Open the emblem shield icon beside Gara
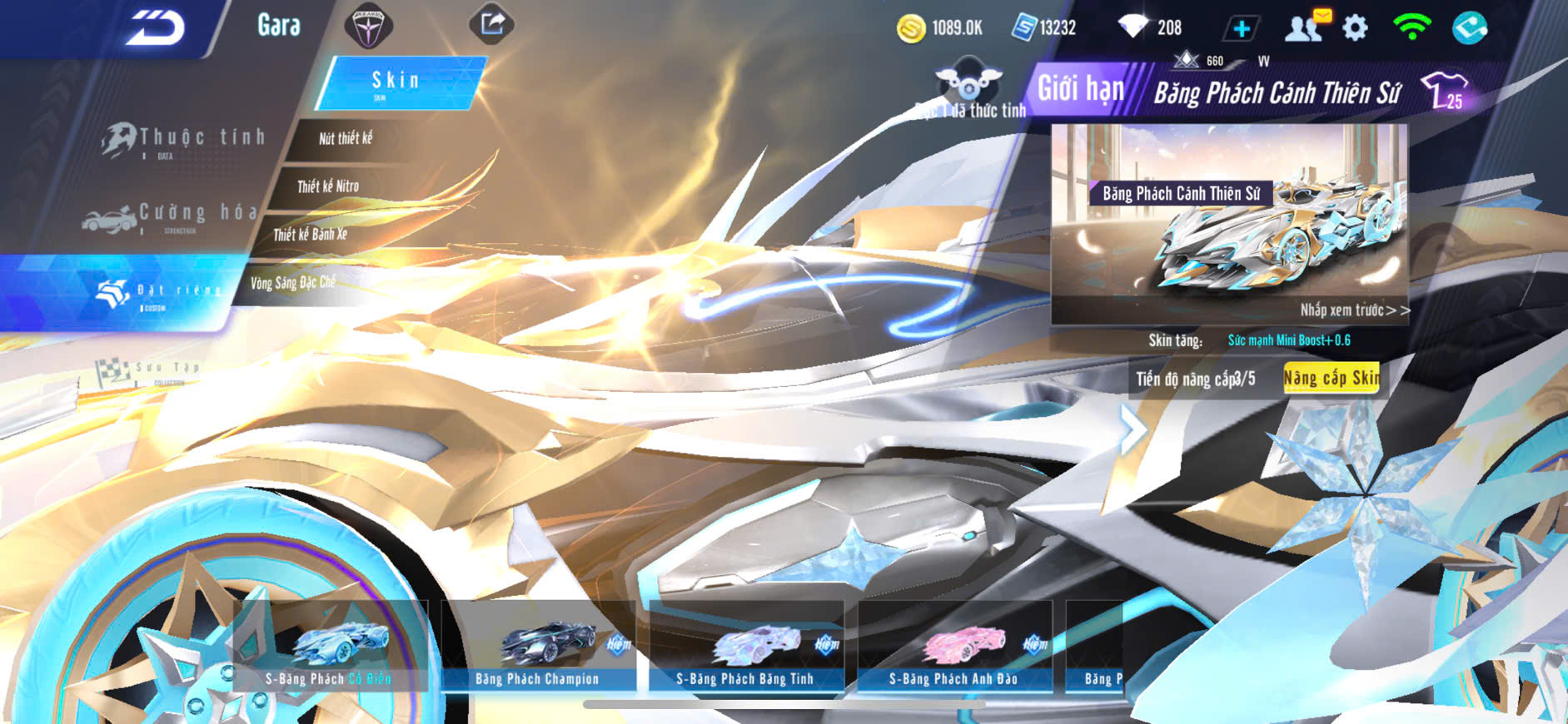The height and width of the screenshot is (724, 1568). 367,27
